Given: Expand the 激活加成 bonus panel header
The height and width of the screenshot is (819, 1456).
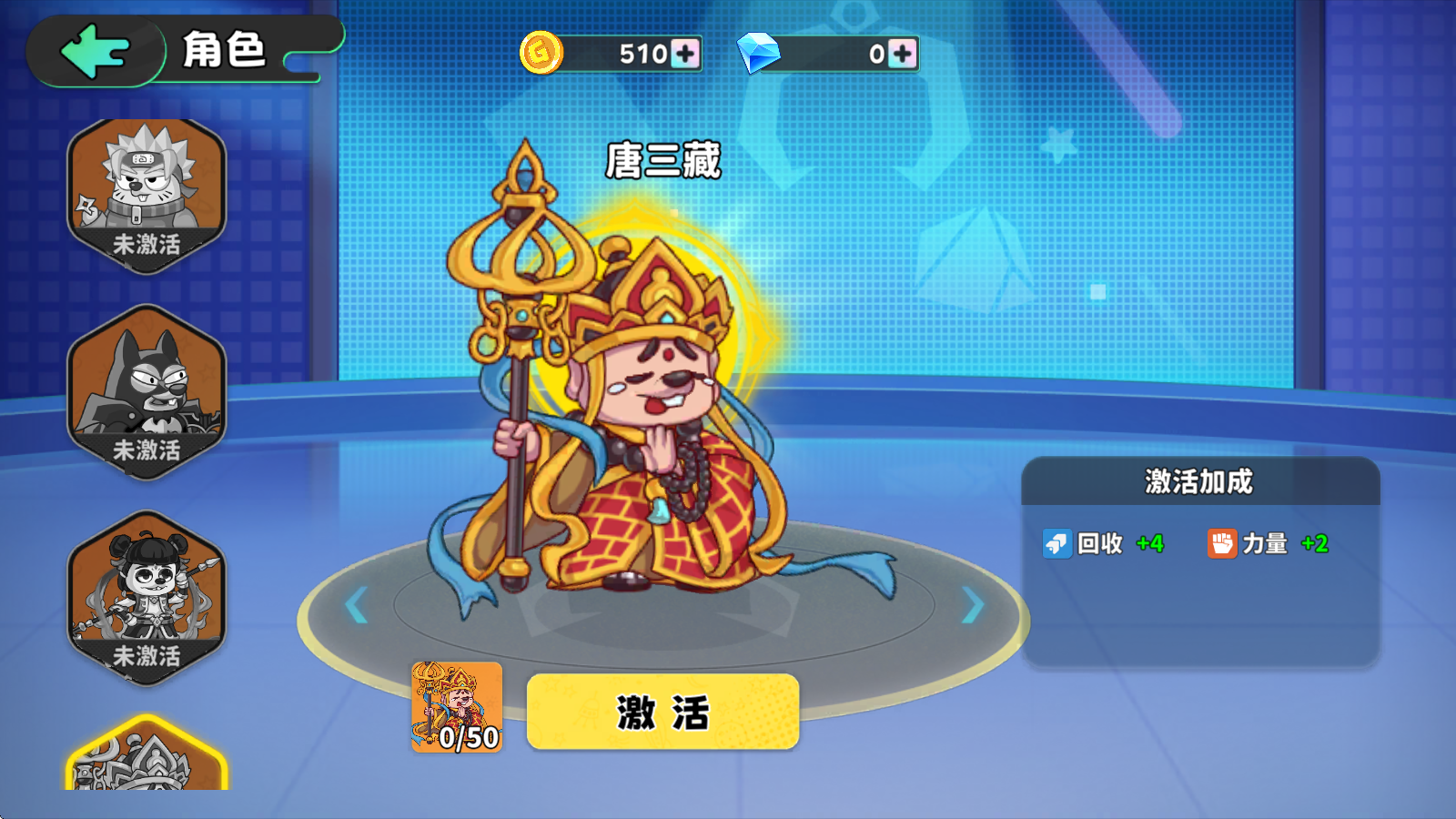Looking at the screenshot, I should (1198, 482).
